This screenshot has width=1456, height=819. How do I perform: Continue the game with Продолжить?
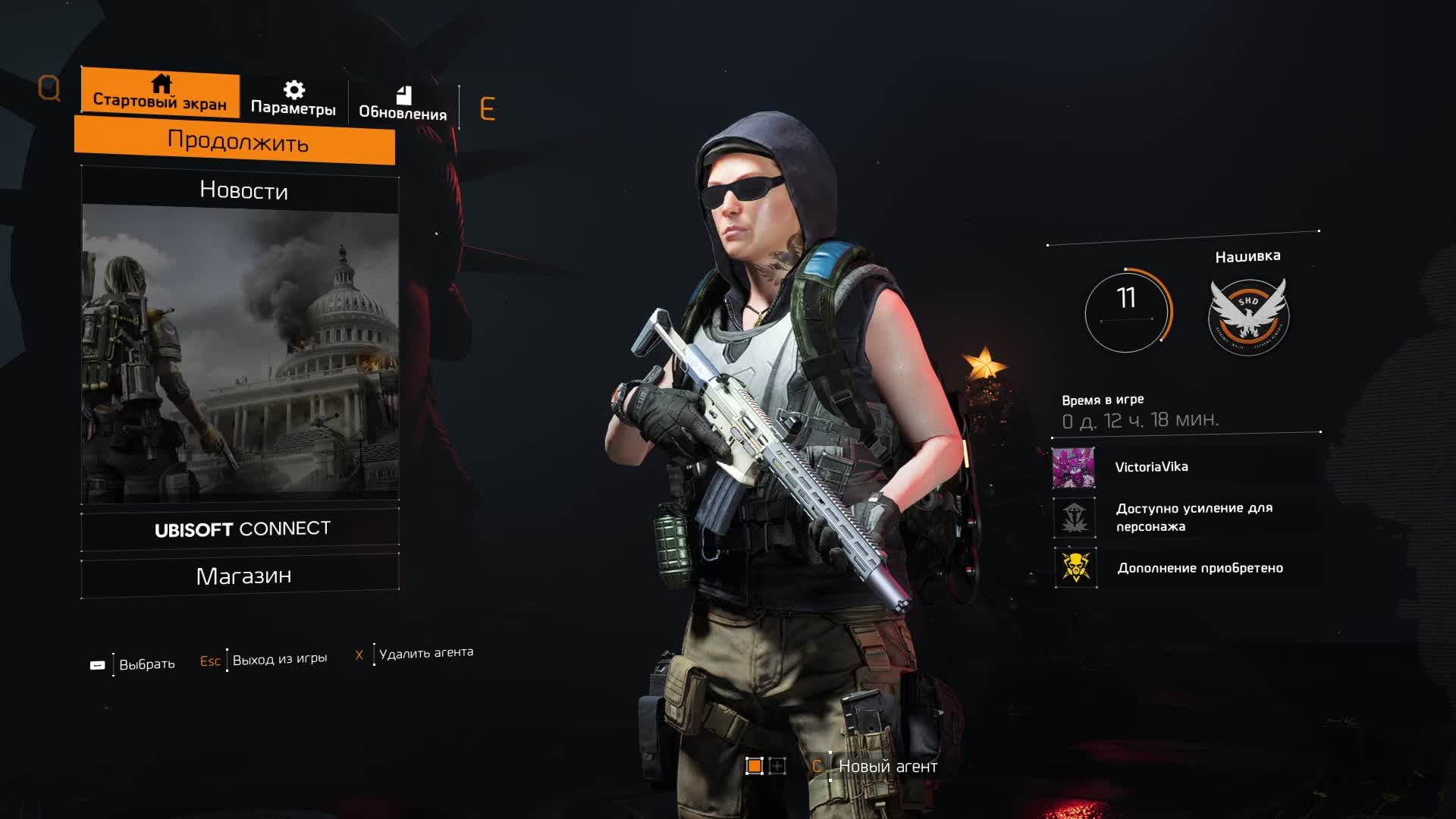coord(236,142)
